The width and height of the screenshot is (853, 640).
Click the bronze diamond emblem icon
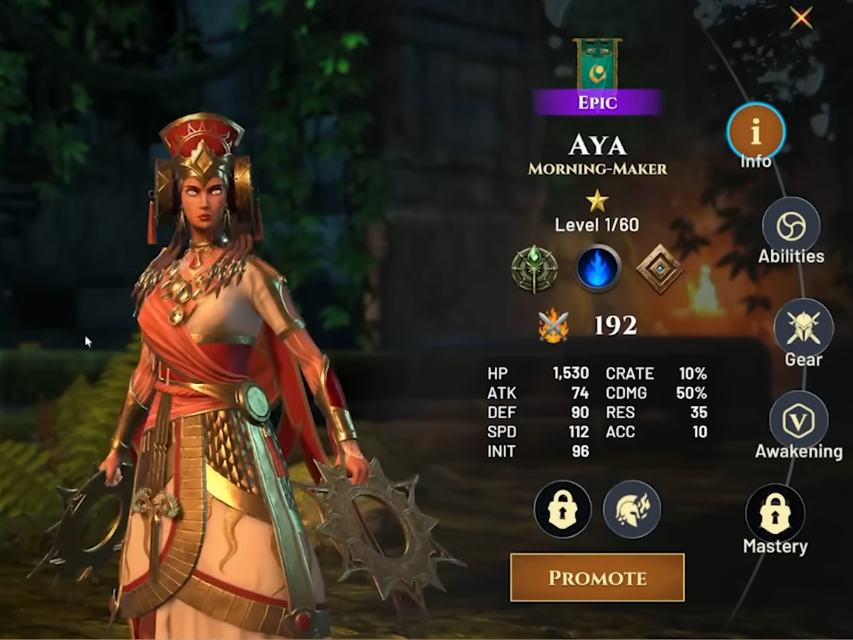coord(659,269)
